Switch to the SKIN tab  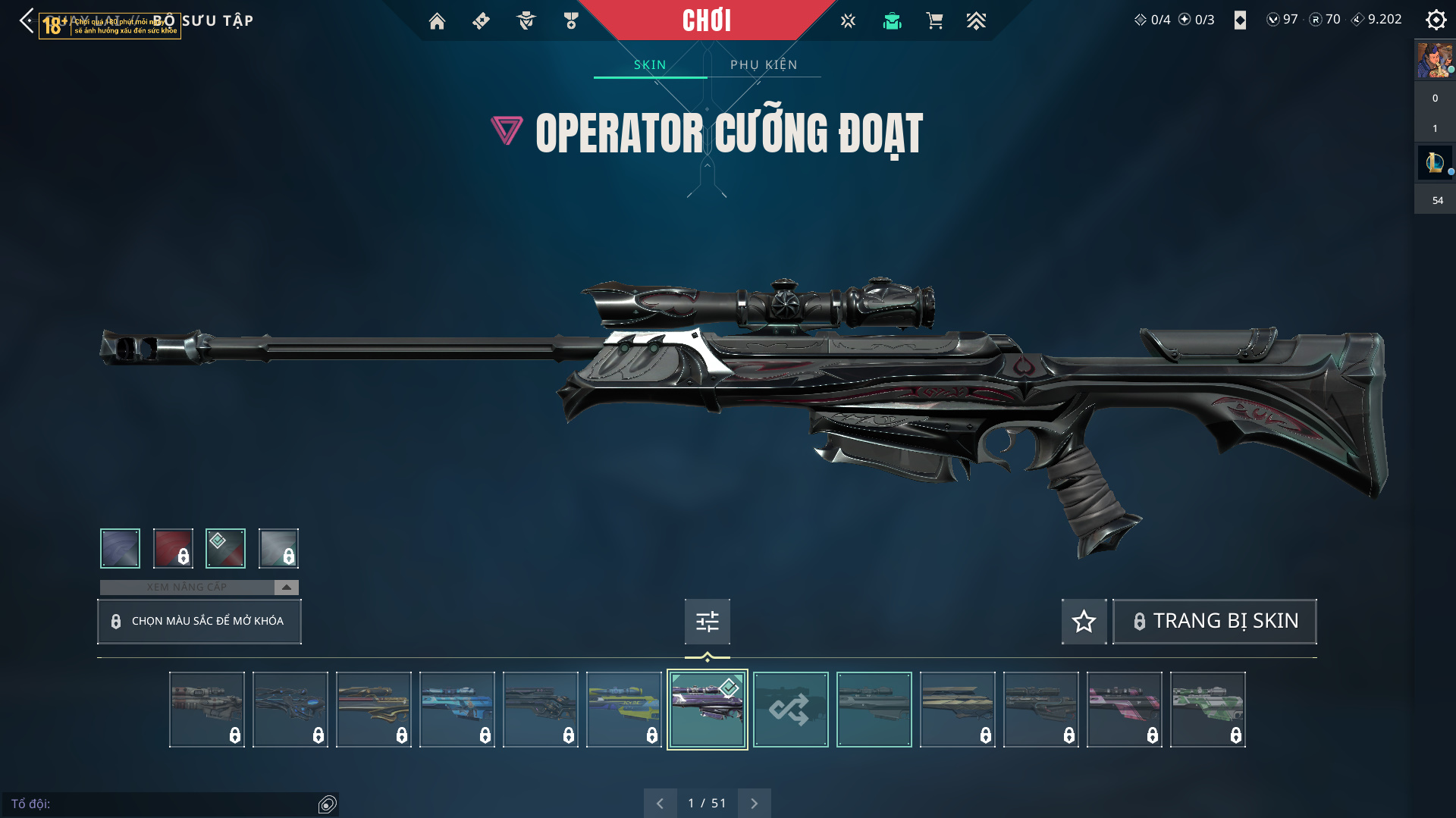650,65
